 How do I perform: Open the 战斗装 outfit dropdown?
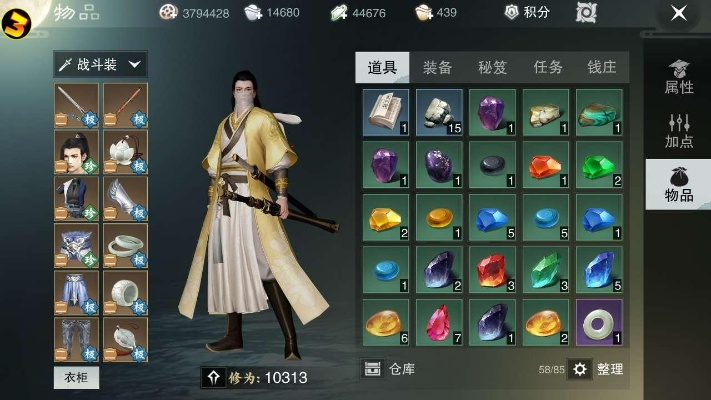coord(100,65)
